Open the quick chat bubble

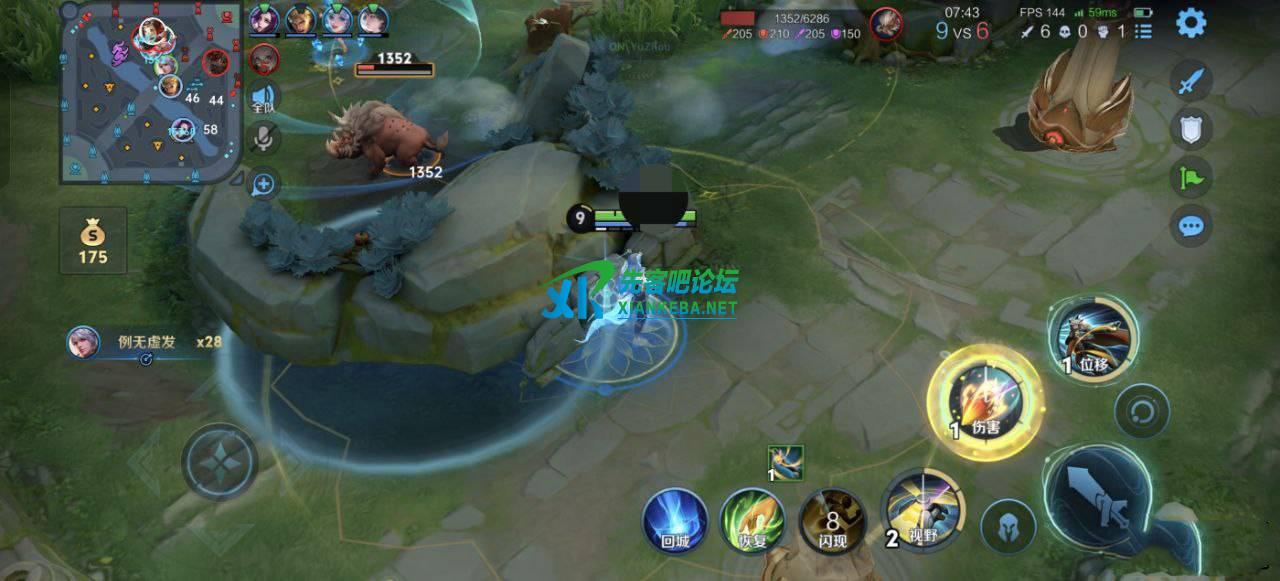(x=1190, y=226)
